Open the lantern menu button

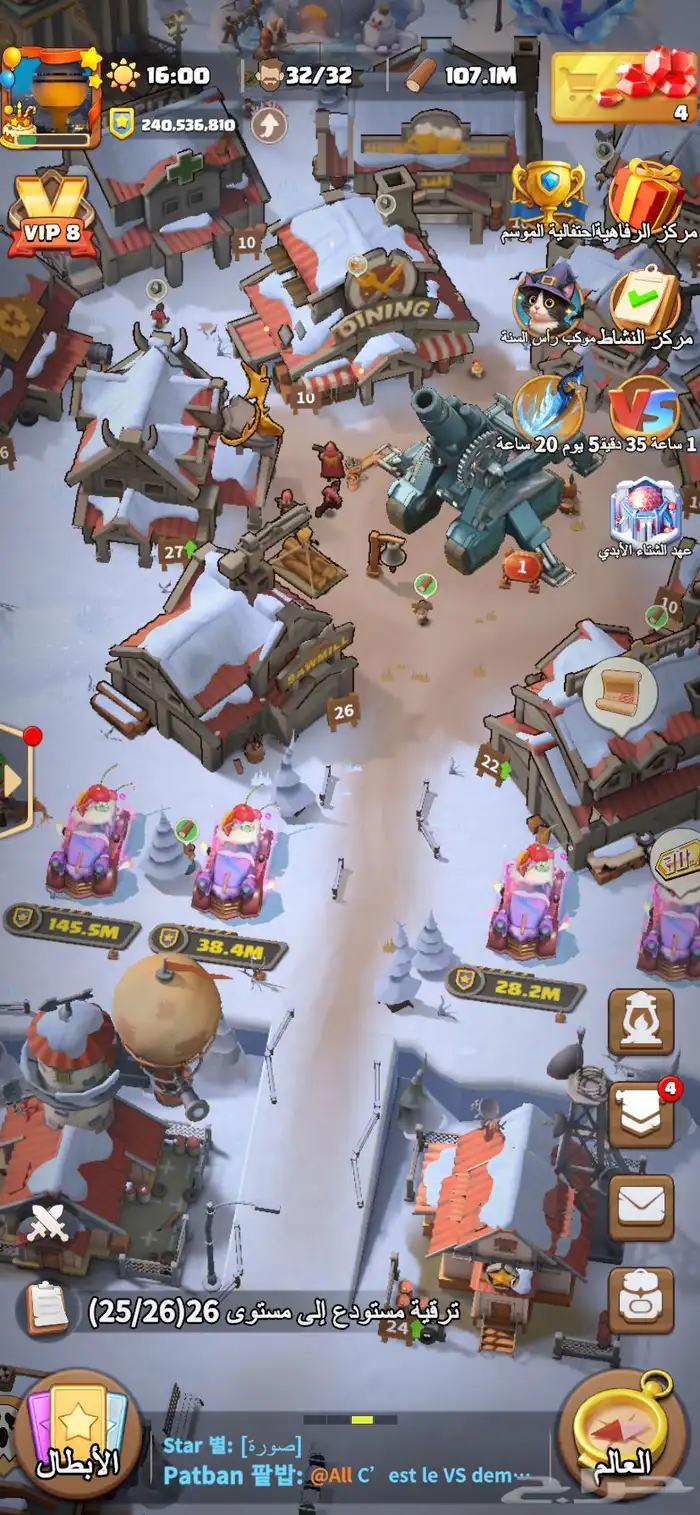[641, 1021]
